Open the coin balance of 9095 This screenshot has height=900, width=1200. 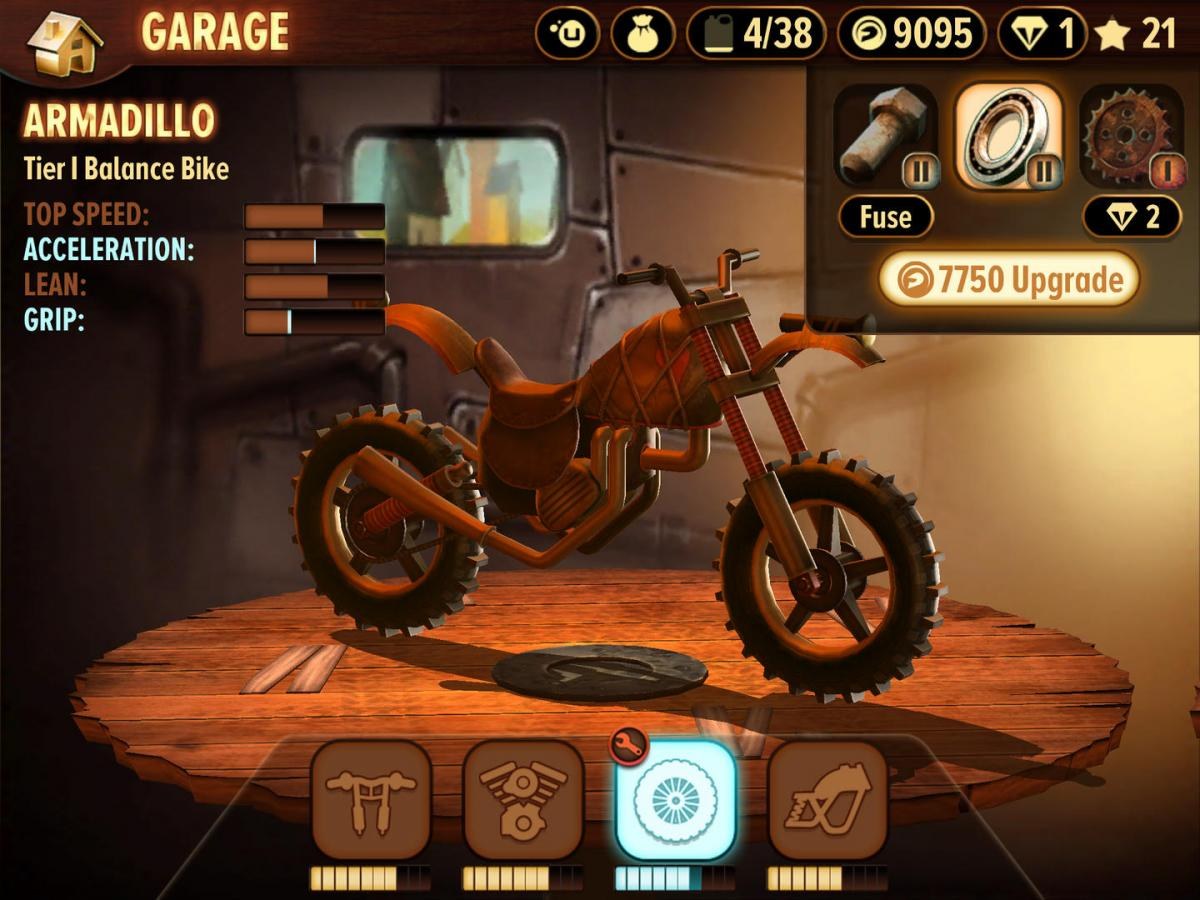(910, 35)
